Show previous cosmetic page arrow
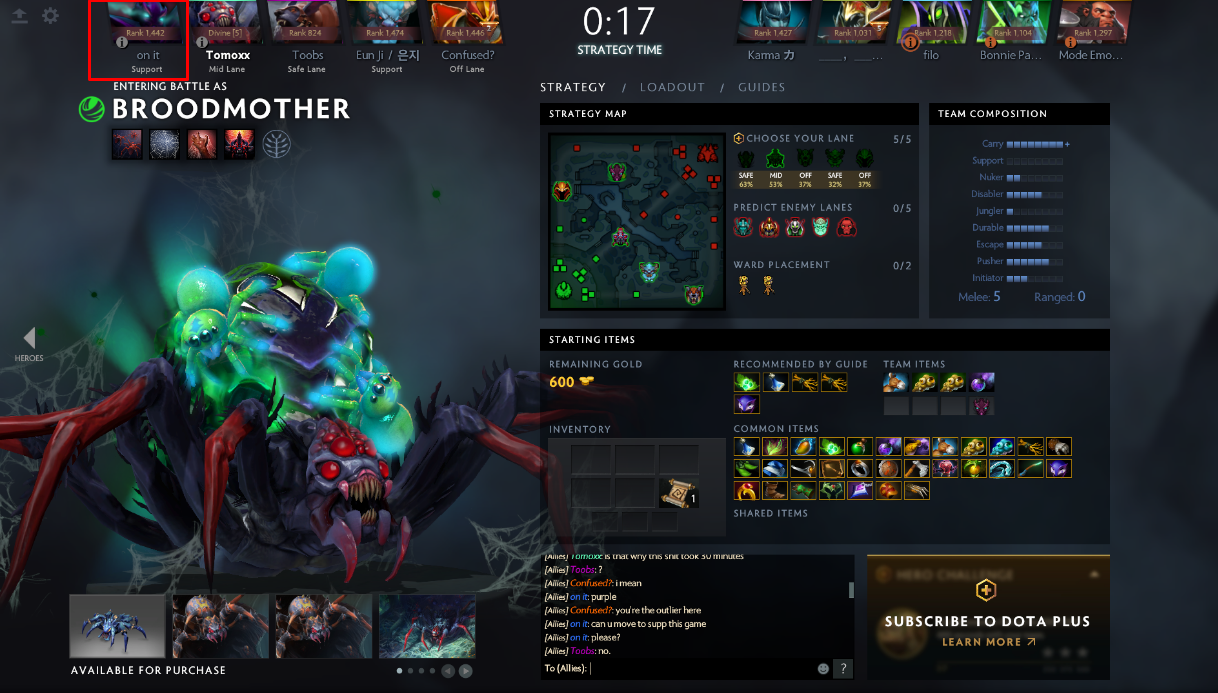This screenshot has width=1218, height=693. pyautogui.click(x=448, y=671)
